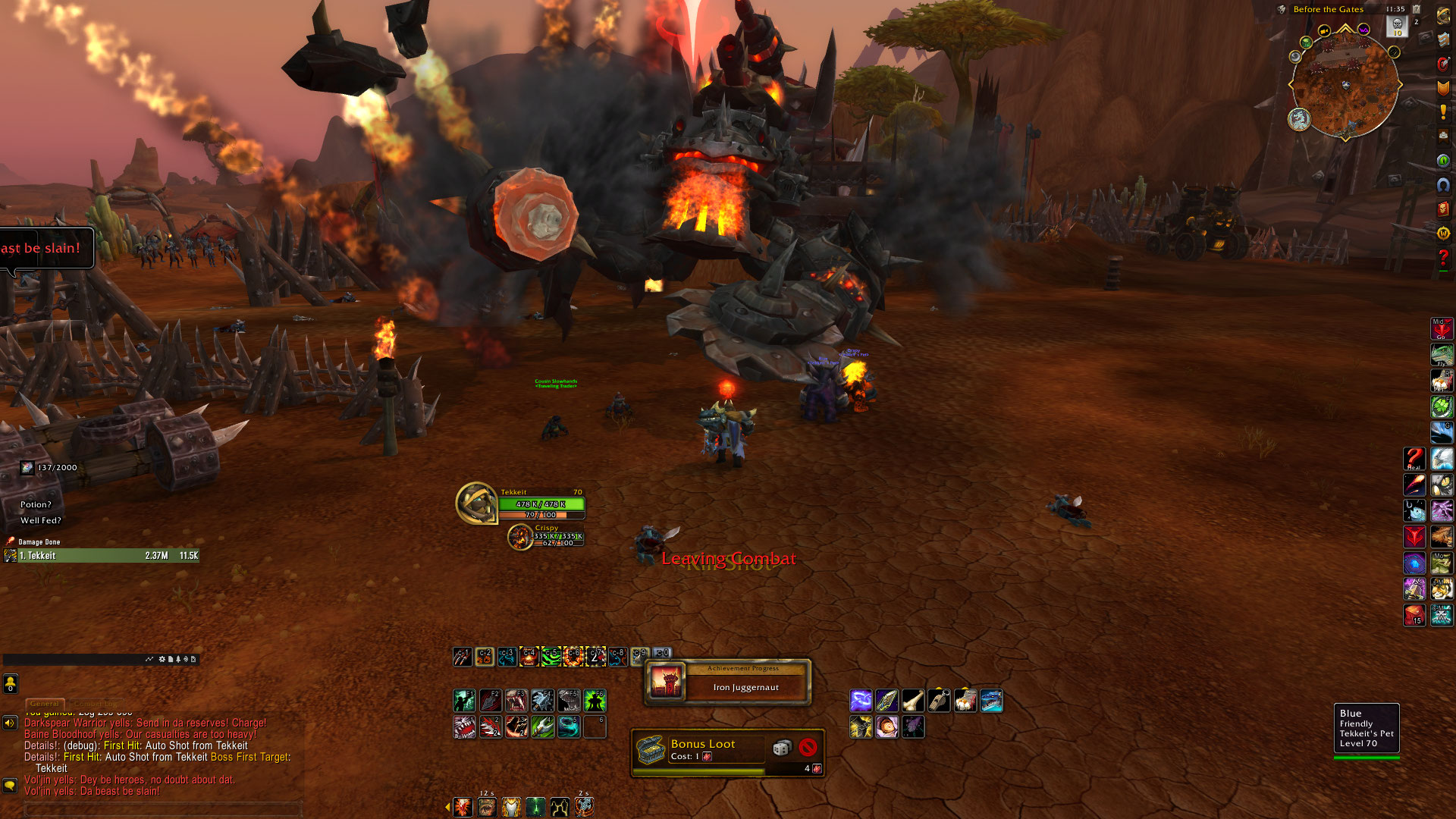Open the character helmet micro menu button
The image size is (1456, 819).
[1443, 14]
